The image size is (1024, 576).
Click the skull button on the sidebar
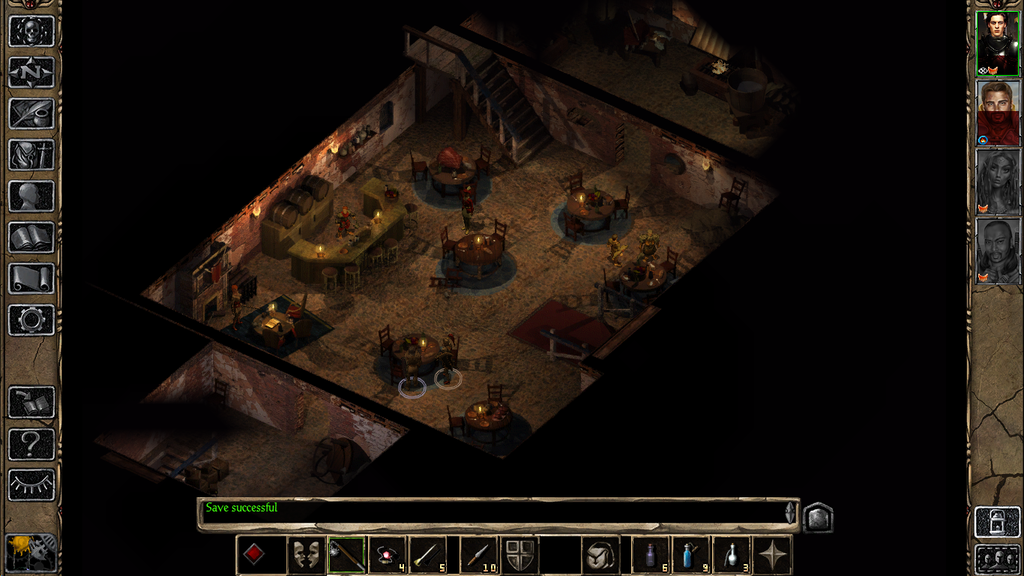point(31,30)
